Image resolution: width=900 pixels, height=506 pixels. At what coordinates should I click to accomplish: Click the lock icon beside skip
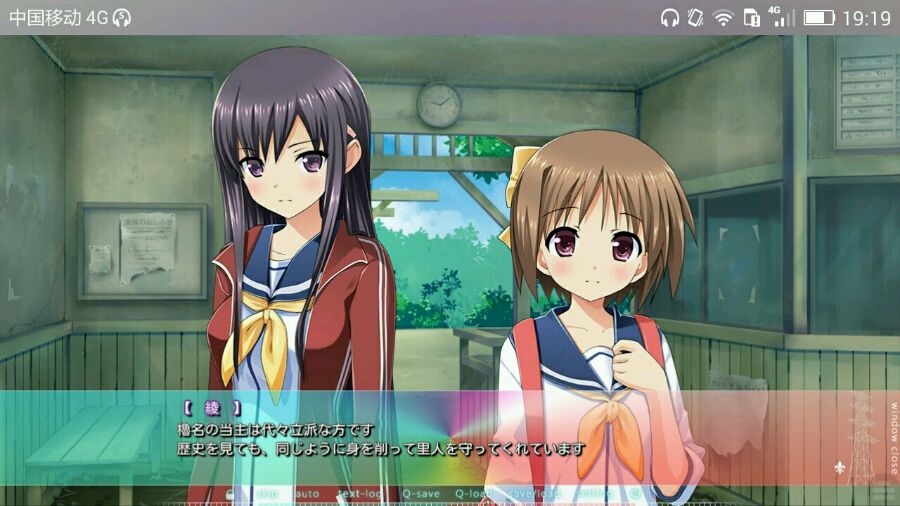coord(232,494)
